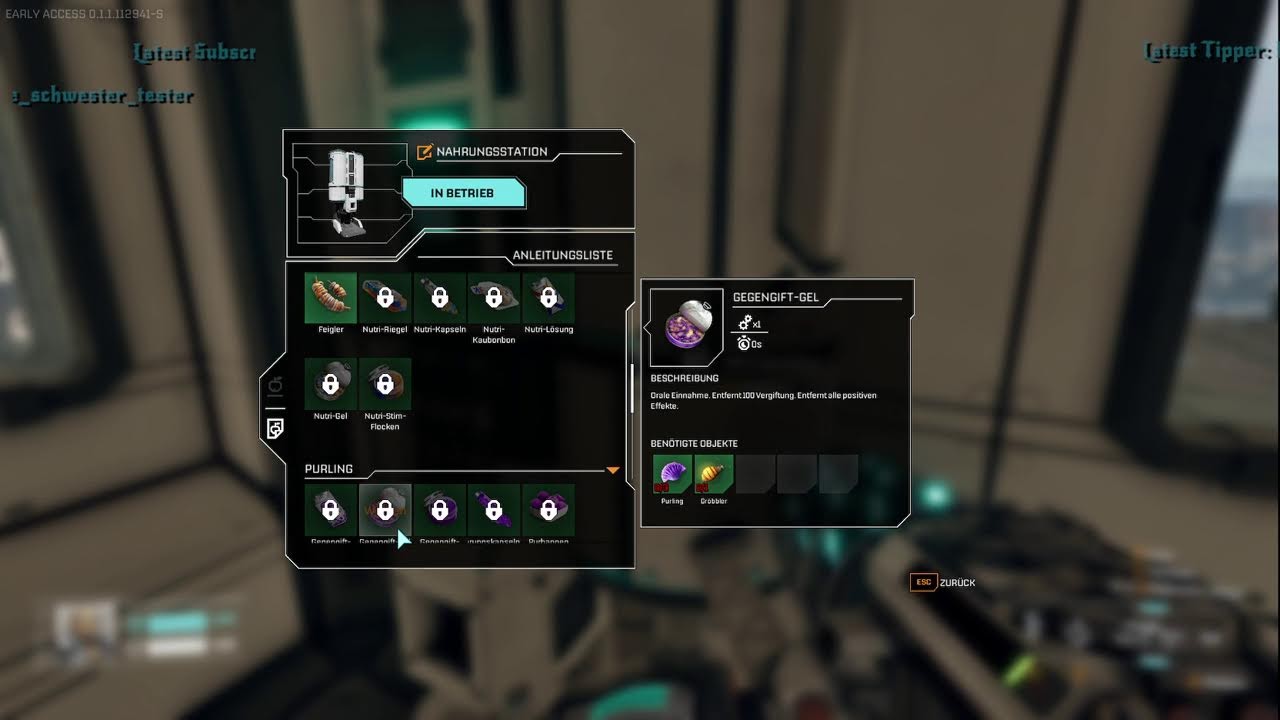1280x720 pixels.
Task: Switch to the upper side tab
Action: point(275,385)
